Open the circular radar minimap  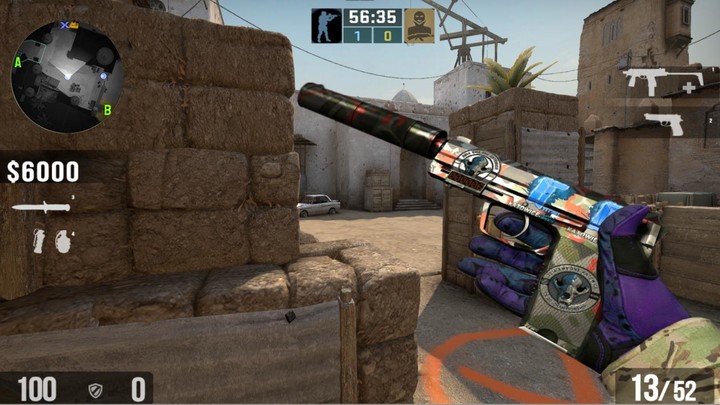[66, 76]
